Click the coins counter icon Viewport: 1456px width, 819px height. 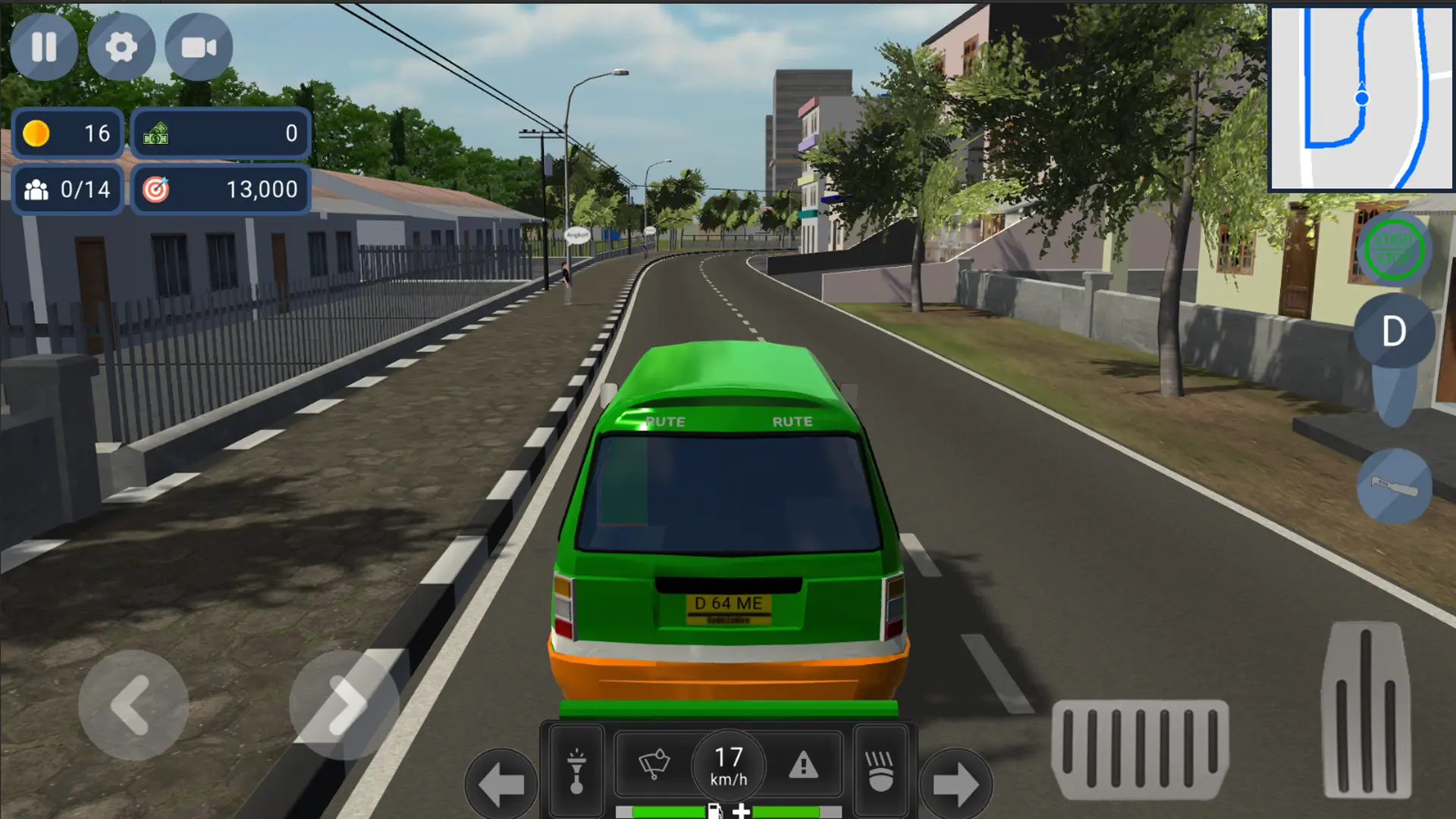pyautogui.click(x=38, y=133)
